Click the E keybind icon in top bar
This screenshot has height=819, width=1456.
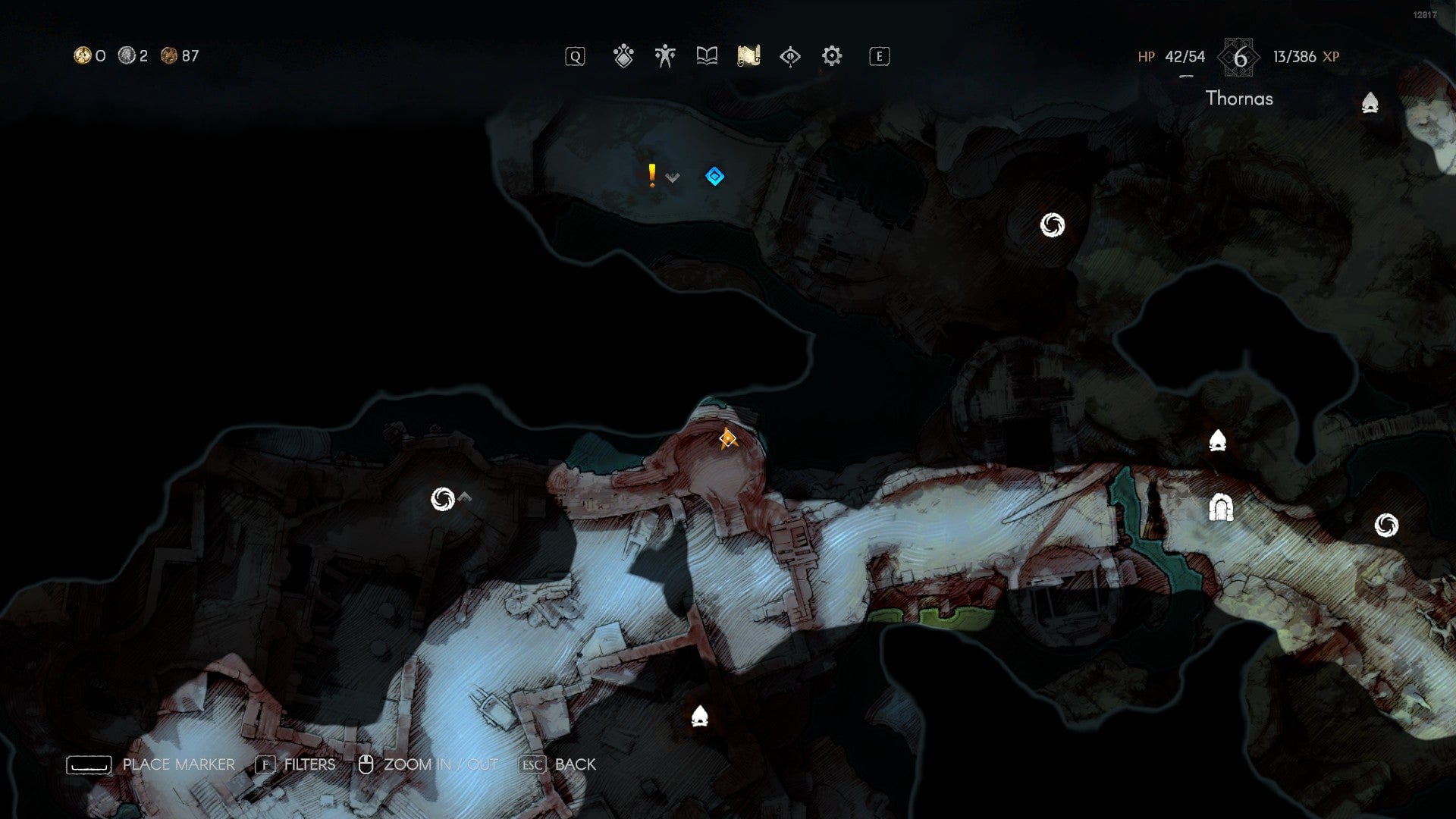pyautogui.click(x=878, y=55)
